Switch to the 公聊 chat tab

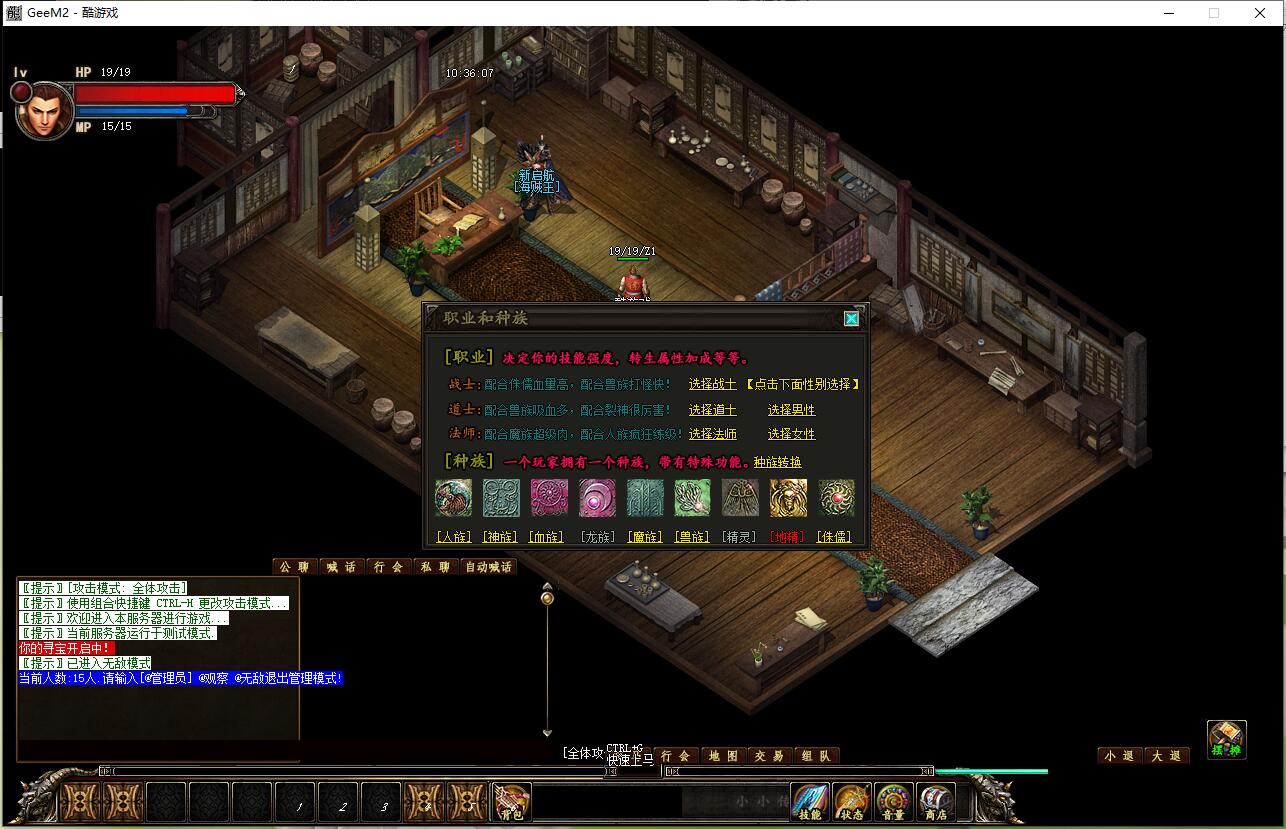294,567
